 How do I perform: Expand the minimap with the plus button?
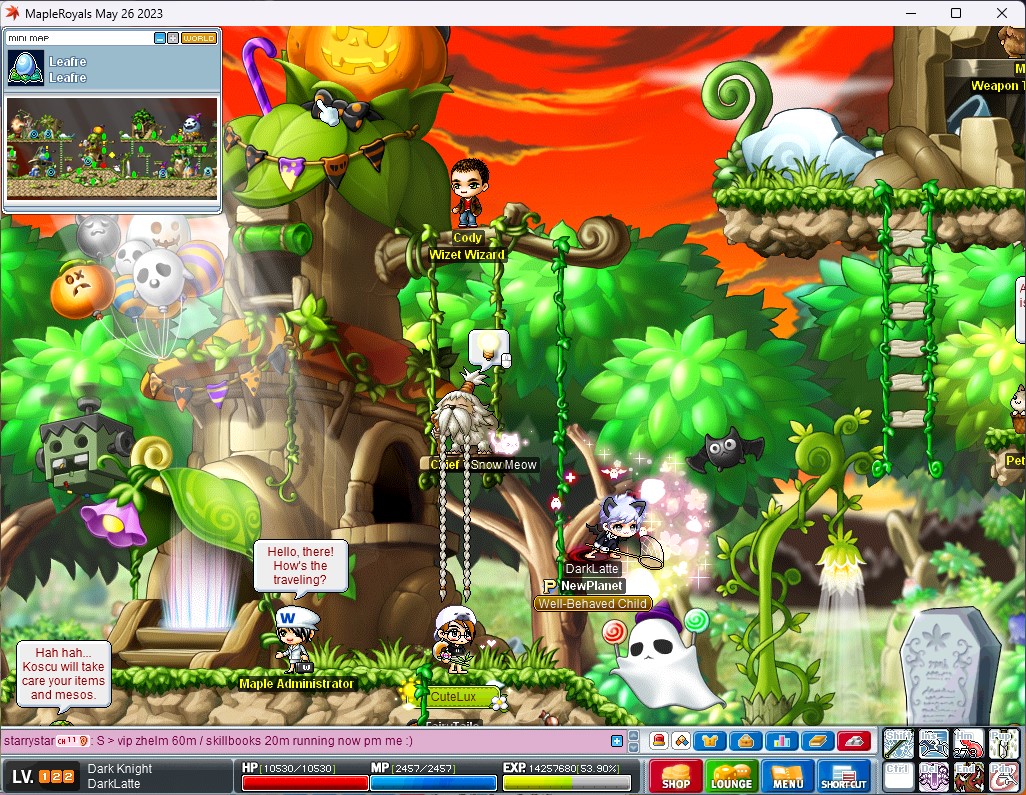pos(173,38)
